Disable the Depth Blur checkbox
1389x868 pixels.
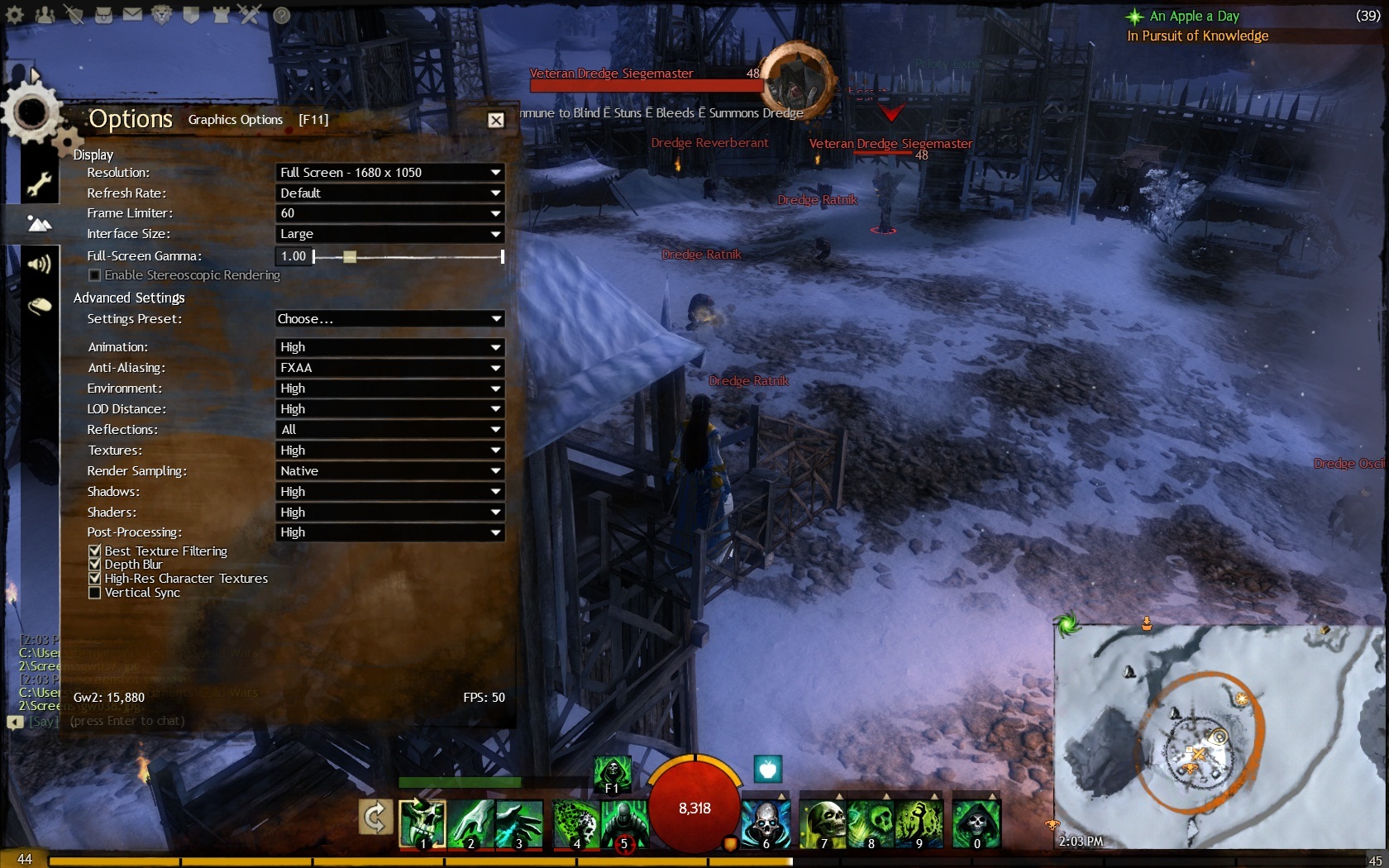point(95,565)
